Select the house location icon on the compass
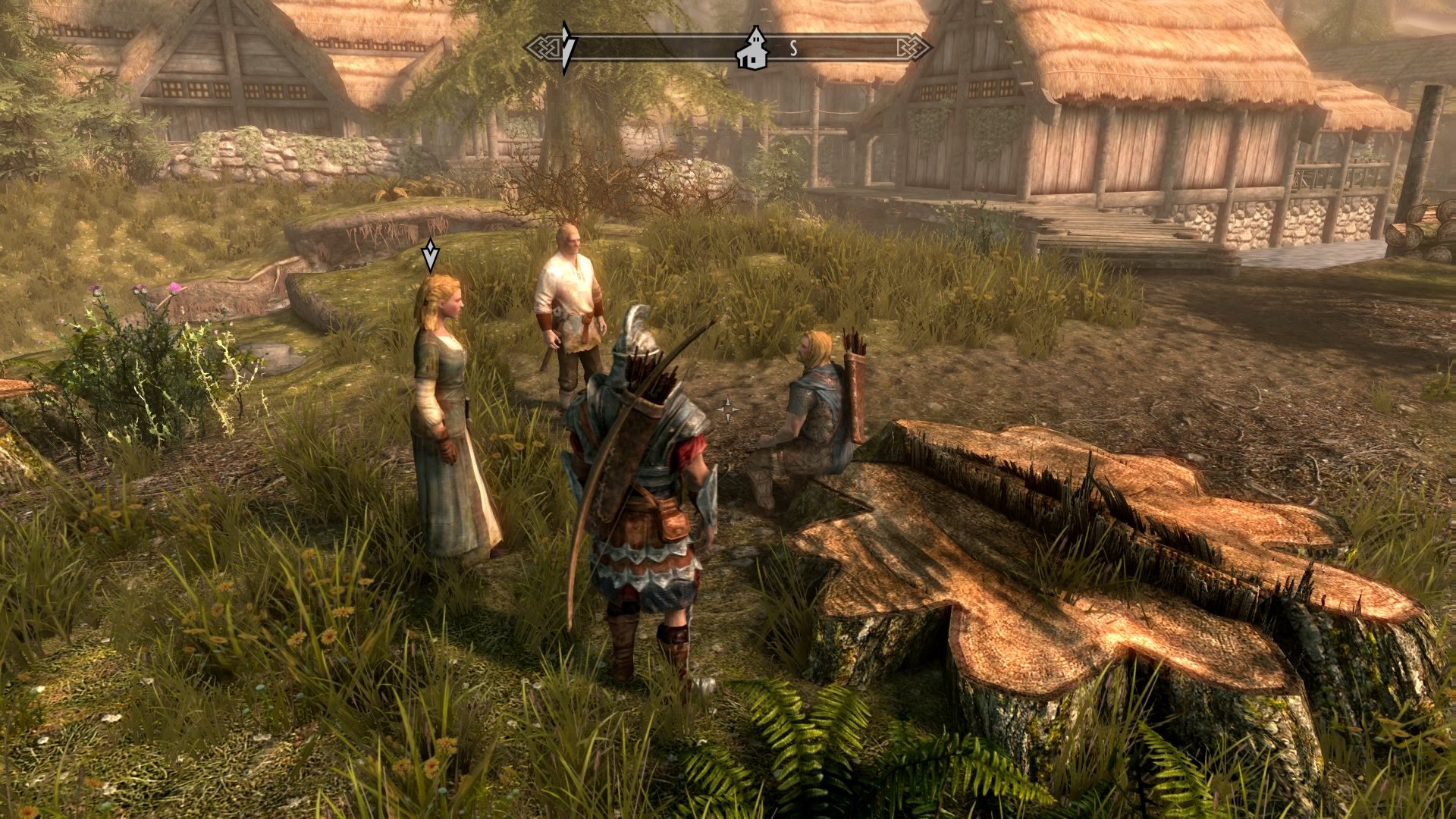The width and height of the screenshot is (1456, 819). pyautogui.click(x=754, y=49)
